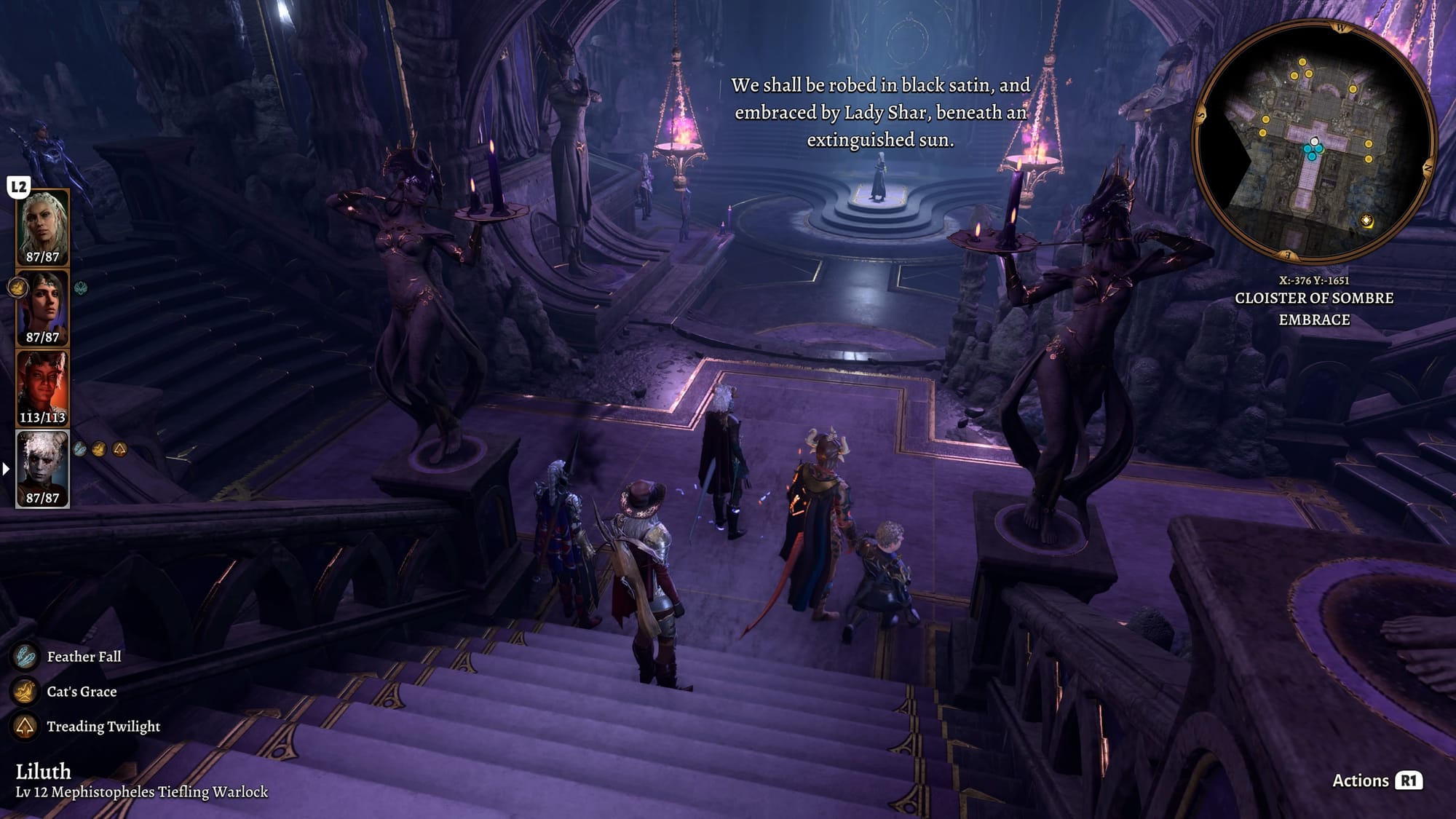Image resolution: width=1456 pixels, height=819 pixels.
Task: Select the blonde elf party portrait
Action: (x=42, y=226)
